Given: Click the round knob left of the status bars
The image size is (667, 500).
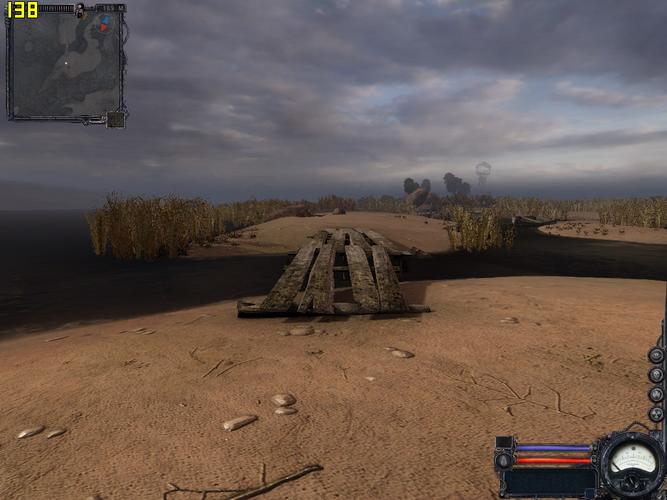Looking at the screenshot, I should [x=505, y=461].
